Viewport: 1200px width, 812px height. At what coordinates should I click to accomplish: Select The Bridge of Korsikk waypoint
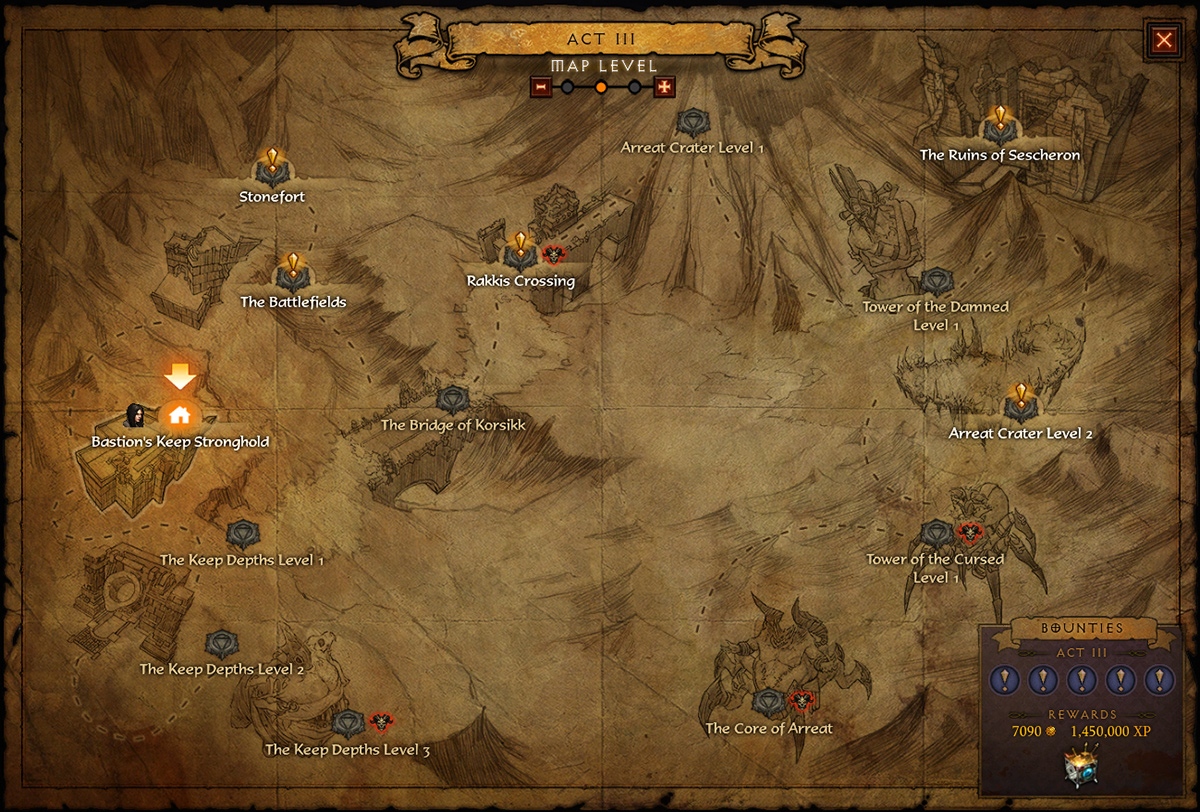453,400
